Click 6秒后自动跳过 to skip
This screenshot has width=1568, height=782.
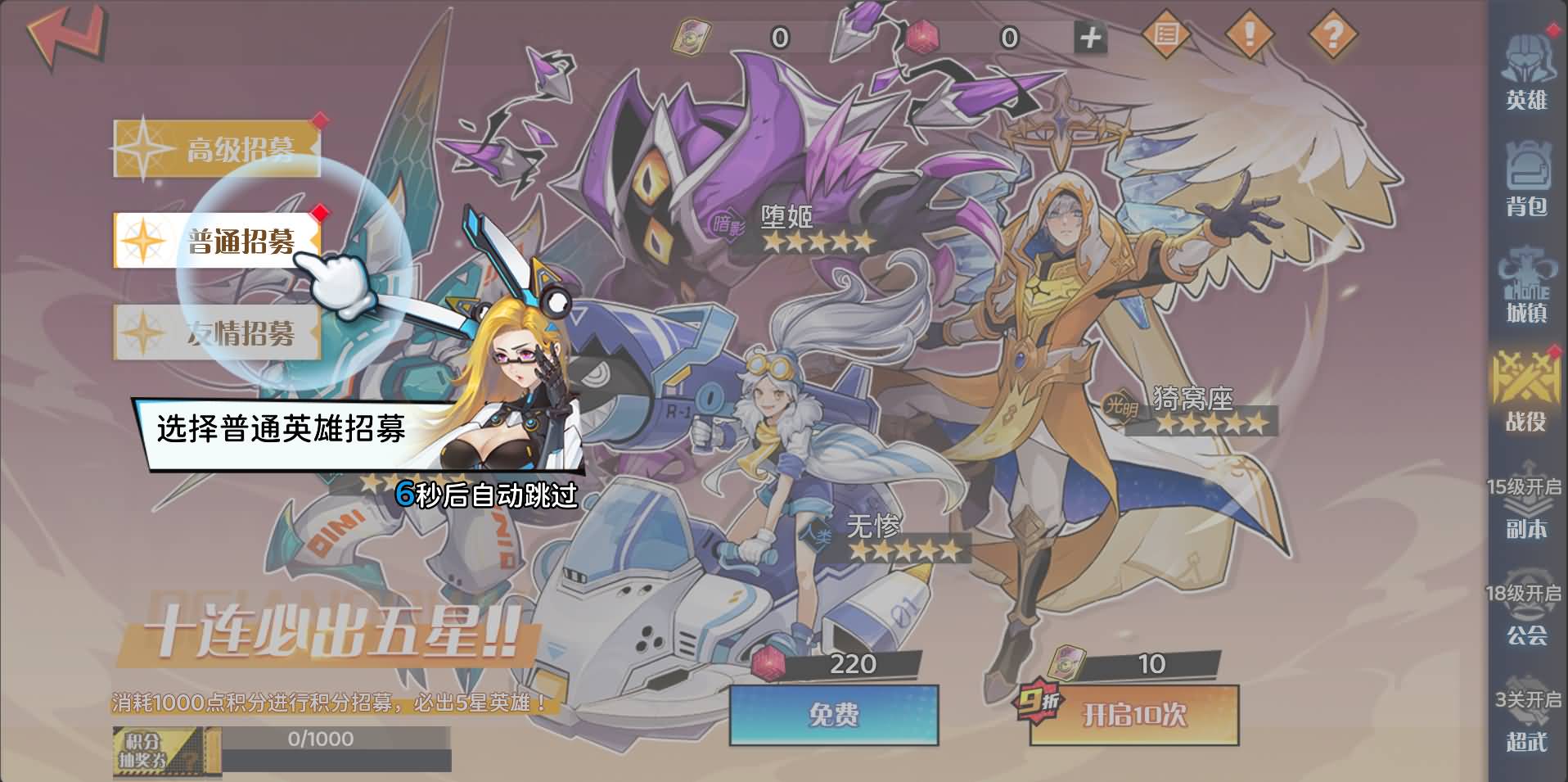pyautogui.click(x=487, y=493)
